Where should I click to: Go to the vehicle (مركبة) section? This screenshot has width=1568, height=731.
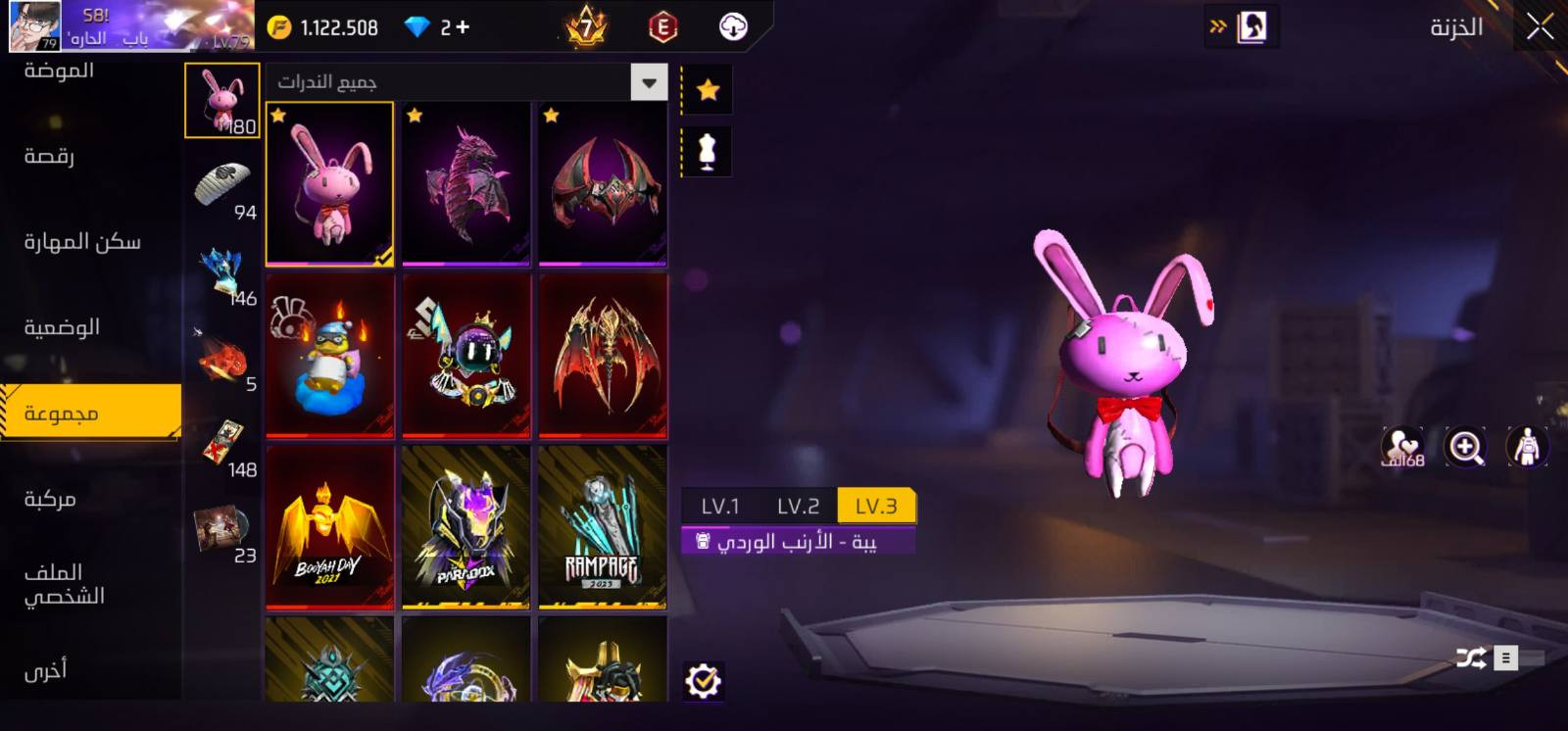click(49, 500)
